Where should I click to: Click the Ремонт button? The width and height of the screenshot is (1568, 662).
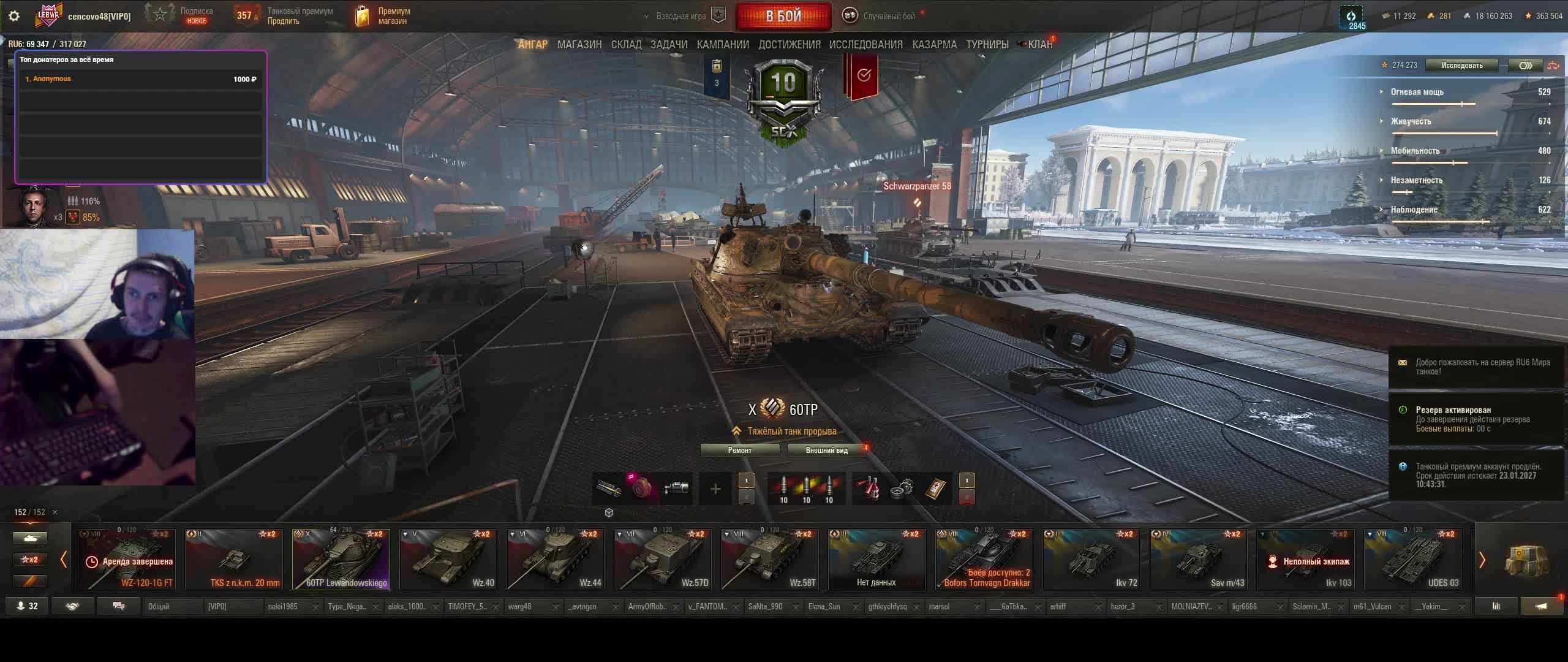point(740,451)
